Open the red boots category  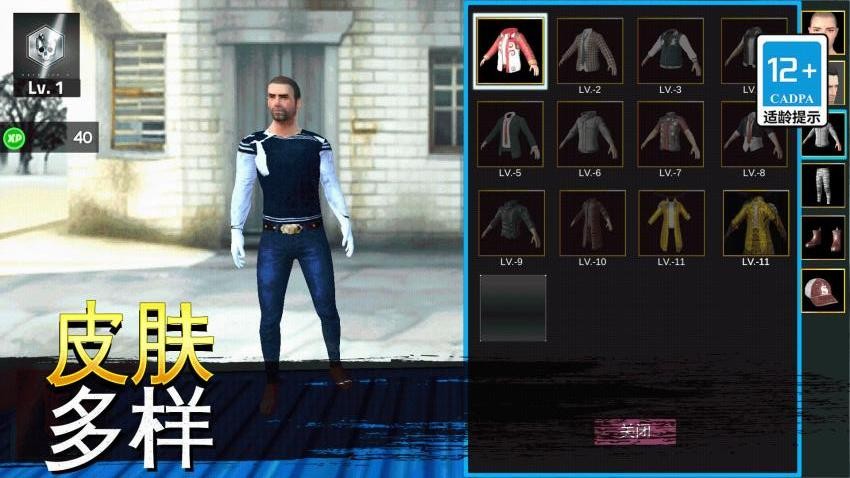pyautogui.click(x=823, y=238)
